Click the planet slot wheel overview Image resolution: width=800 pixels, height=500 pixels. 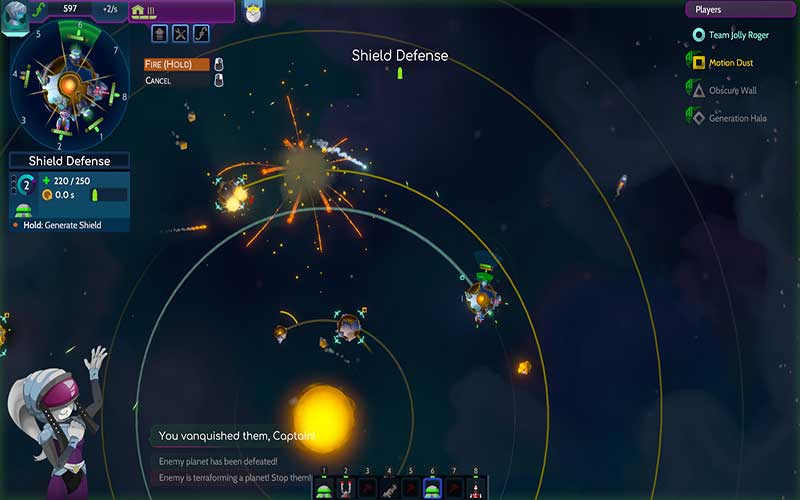tap(69, 88)
